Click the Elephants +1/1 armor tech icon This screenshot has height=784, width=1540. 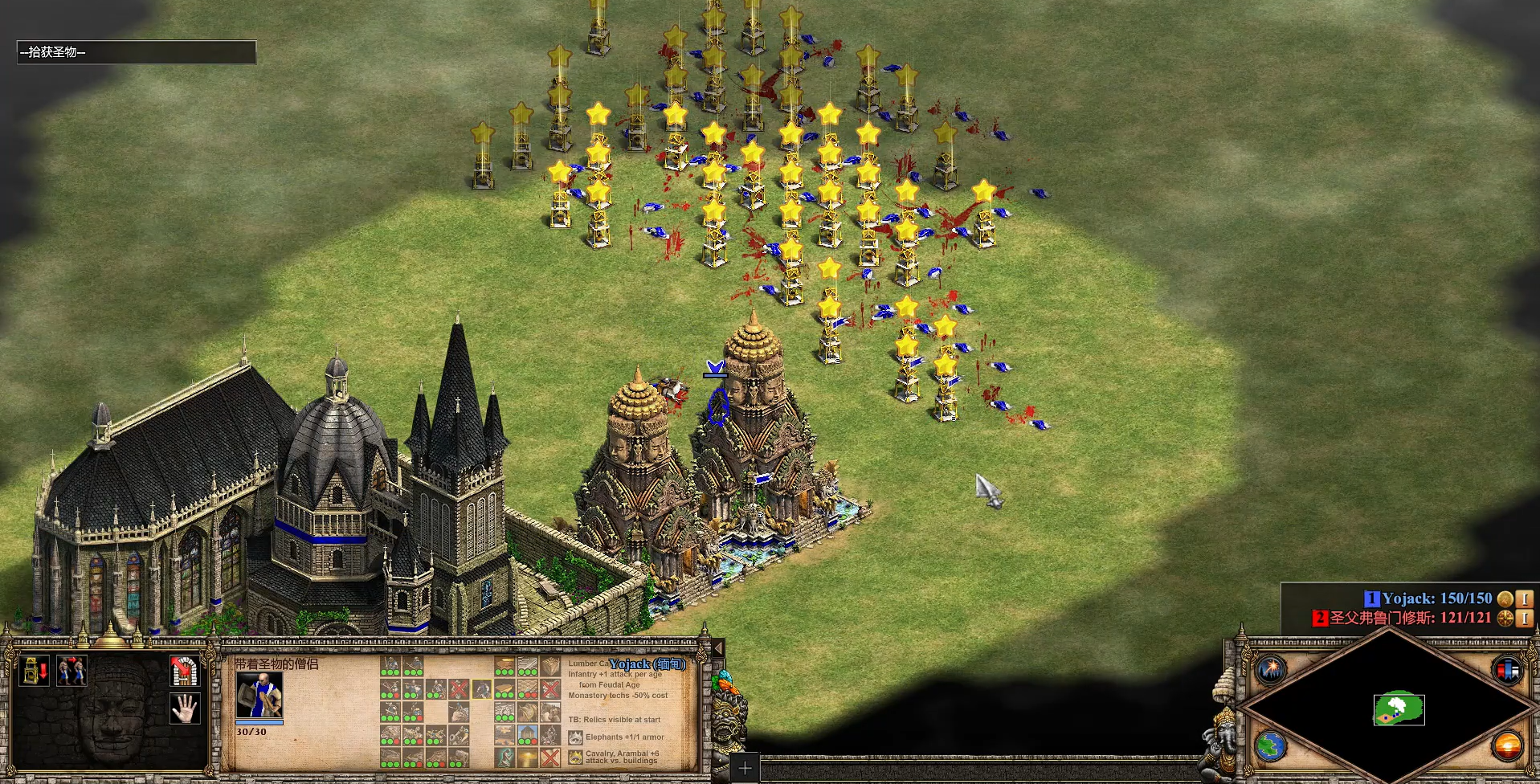(x=575, y=737)
